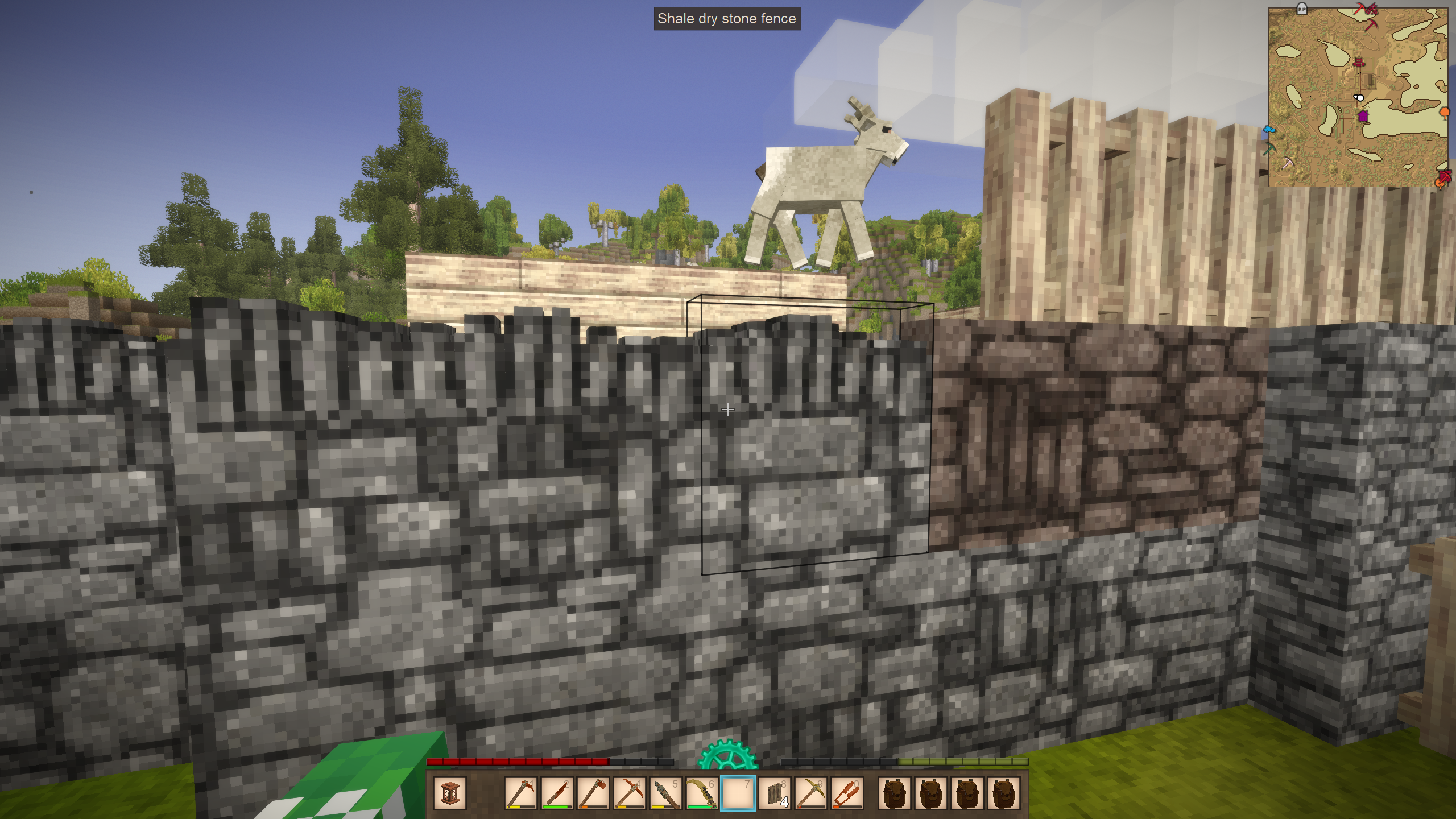Select the shears in hotbar slot 0
The image size is (1456, 819).
[847, 793]
